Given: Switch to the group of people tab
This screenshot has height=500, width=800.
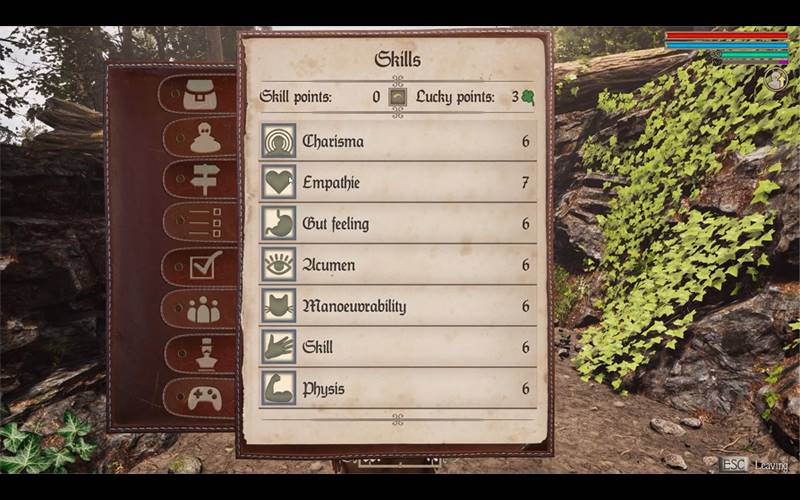Looking at the screenshot, I should (x=204, y=309).
